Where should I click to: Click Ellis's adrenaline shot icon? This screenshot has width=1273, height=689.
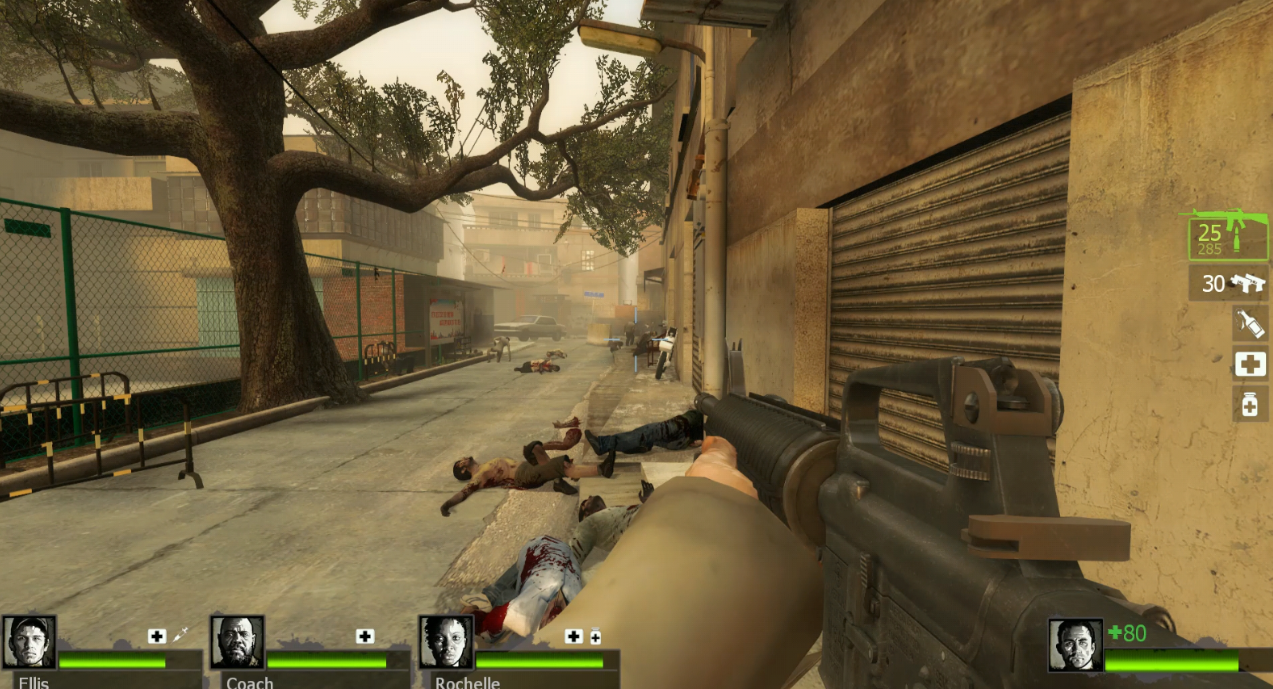(x=181, y=635)
